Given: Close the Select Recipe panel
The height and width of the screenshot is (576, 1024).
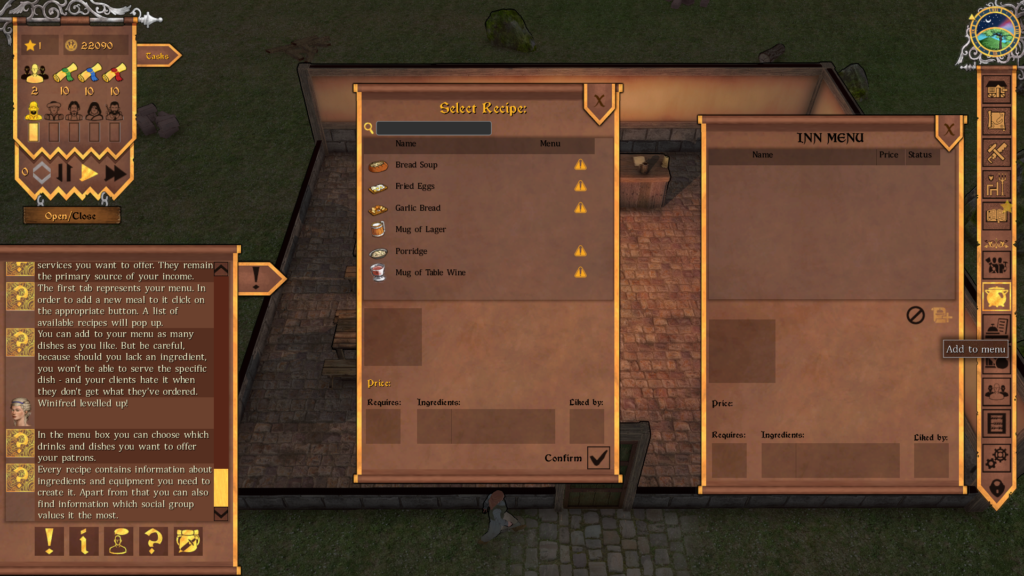Looking at the screenshot, I should [599, 101].
